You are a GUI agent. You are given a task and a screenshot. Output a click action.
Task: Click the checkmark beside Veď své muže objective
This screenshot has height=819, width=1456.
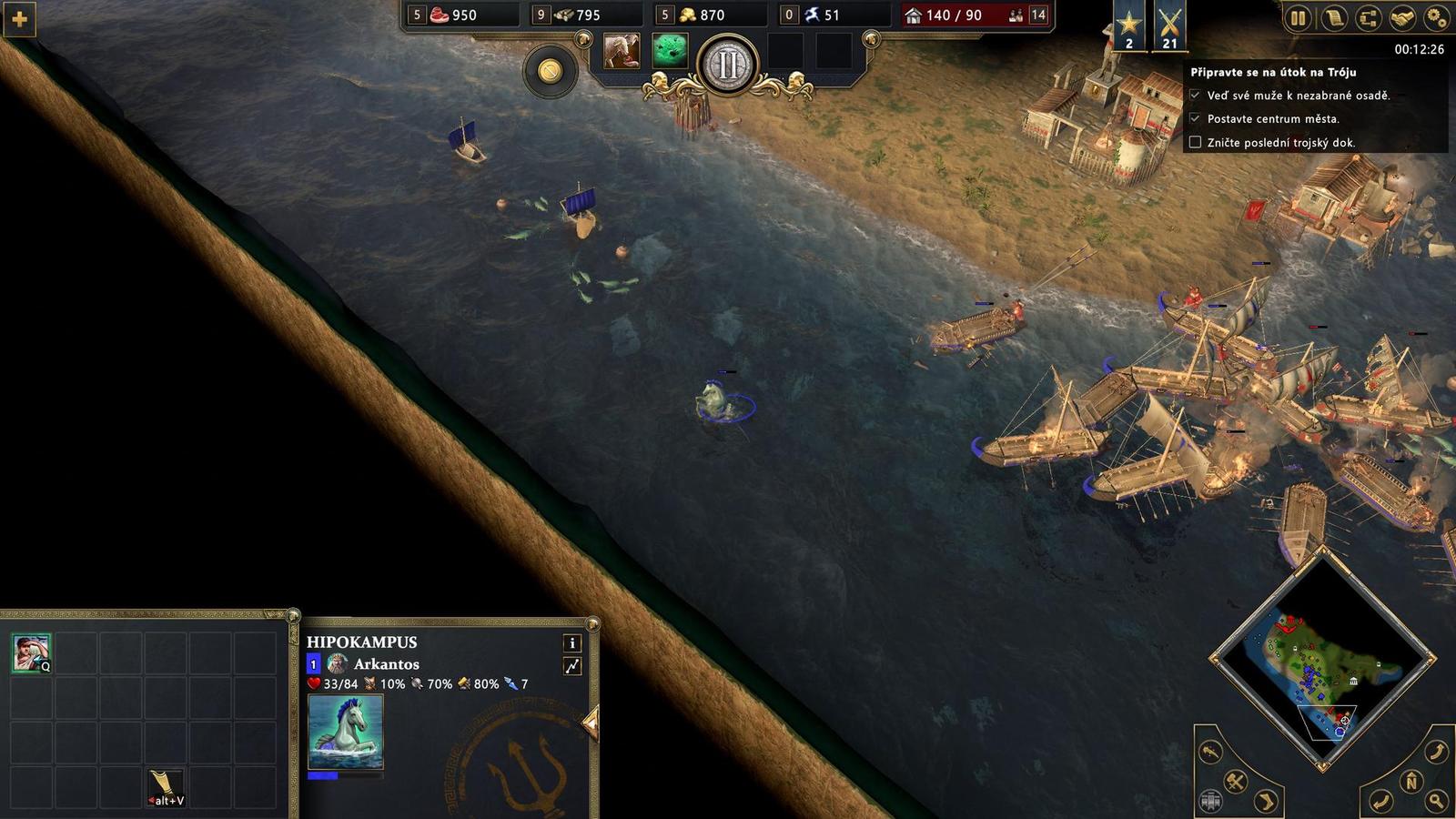[x=1196, y=93]
